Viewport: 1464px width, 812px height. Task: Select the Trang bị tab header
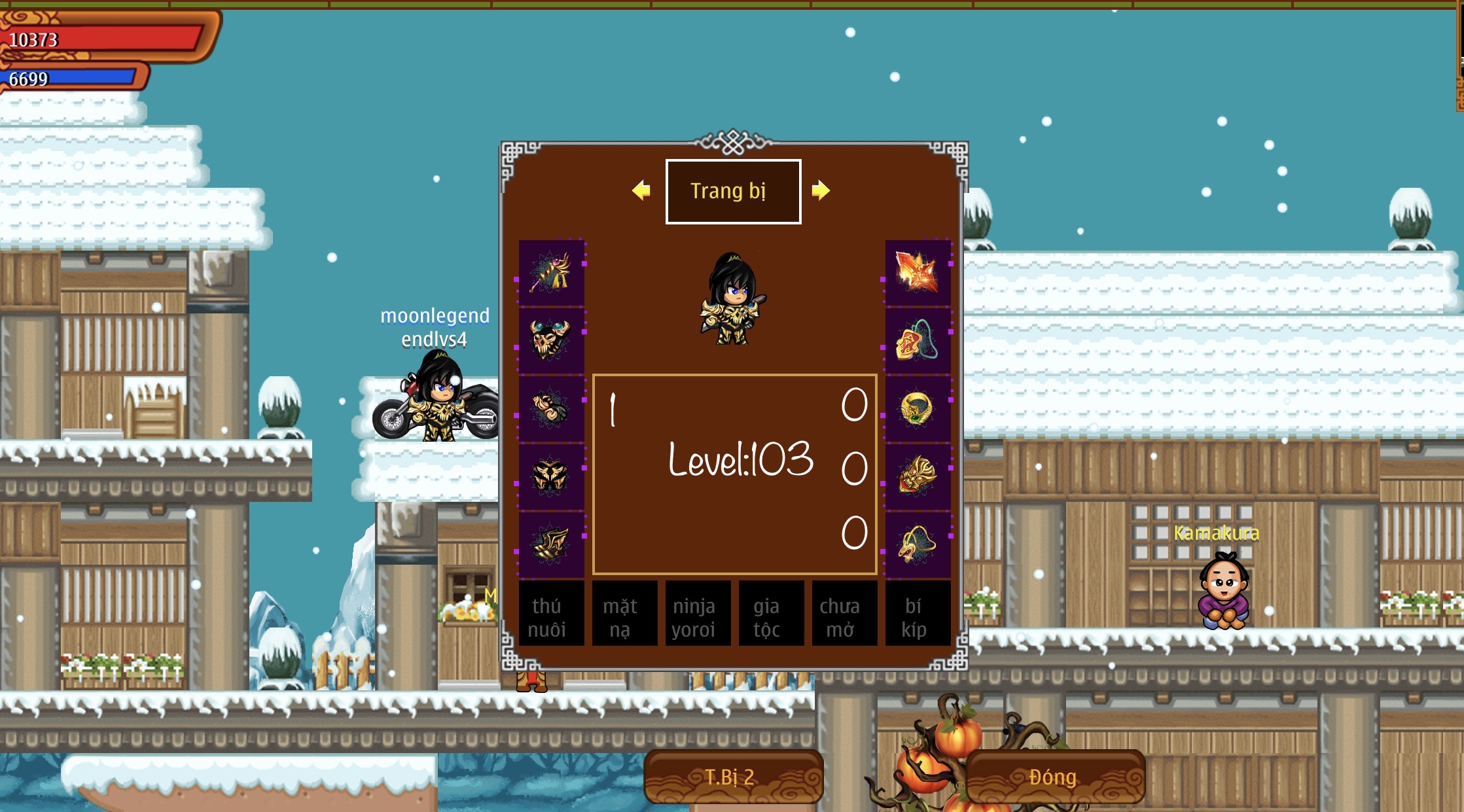[733, 191]
